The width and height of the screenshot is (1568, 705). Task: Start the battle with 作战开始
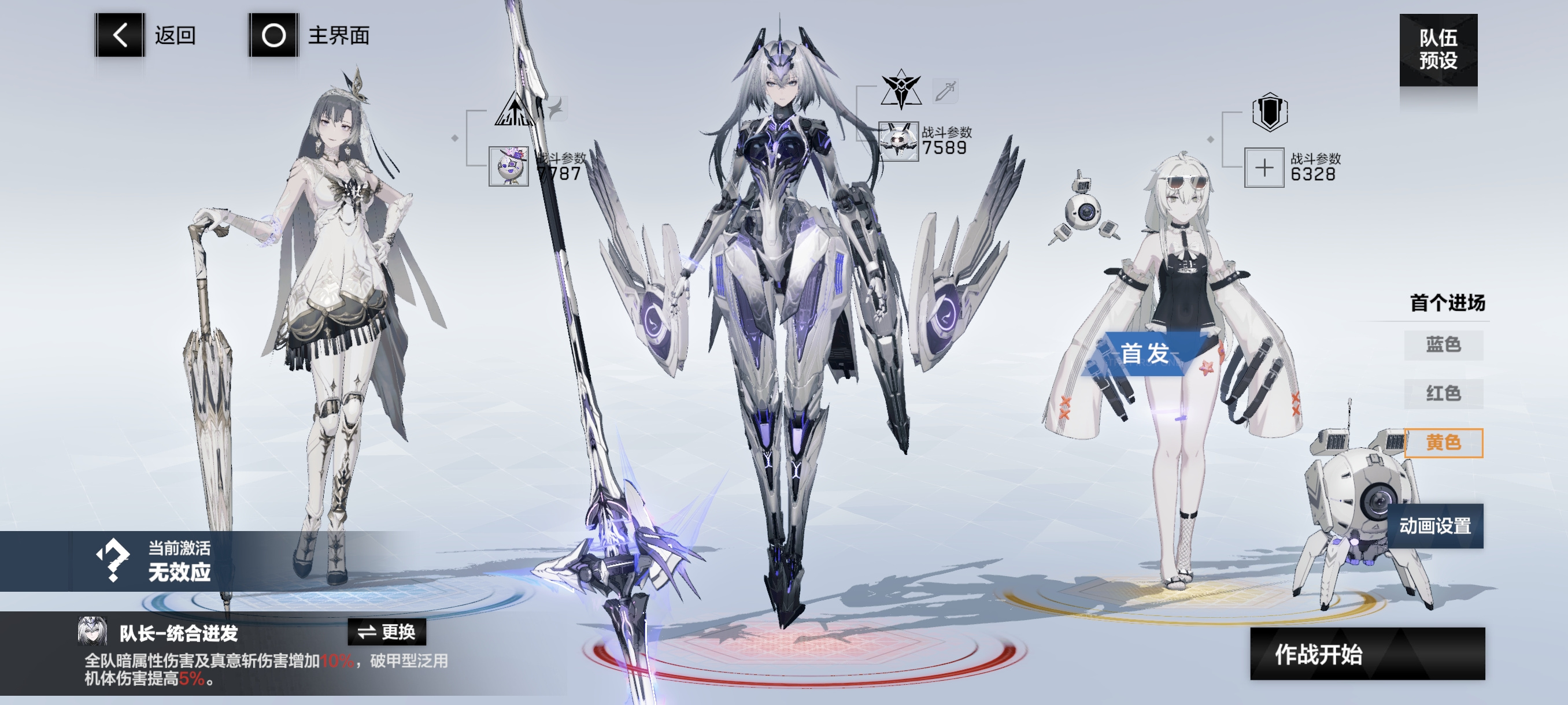[1367, 654]
